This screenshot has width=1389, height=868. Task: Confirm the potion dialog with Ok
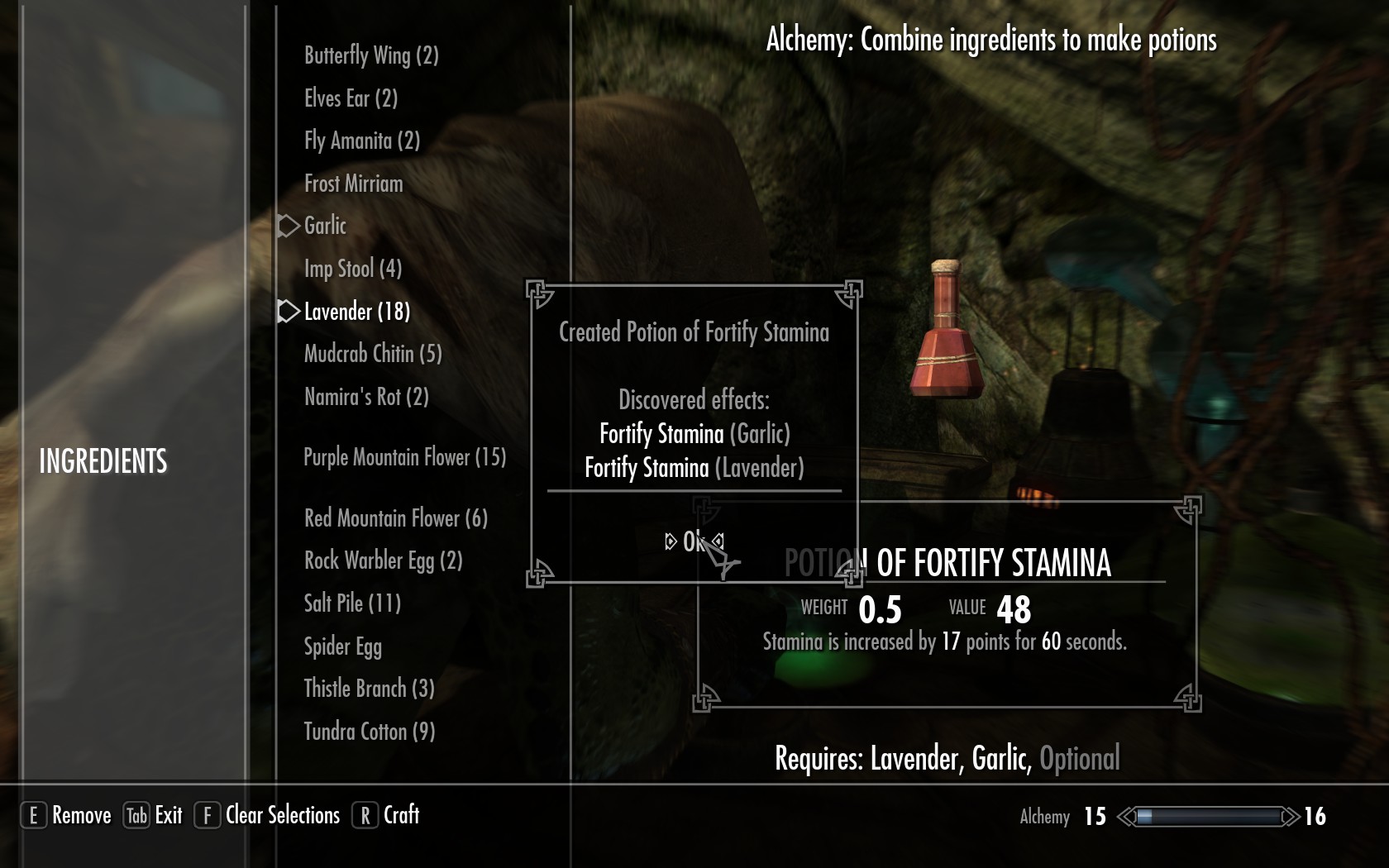[693, 541]
